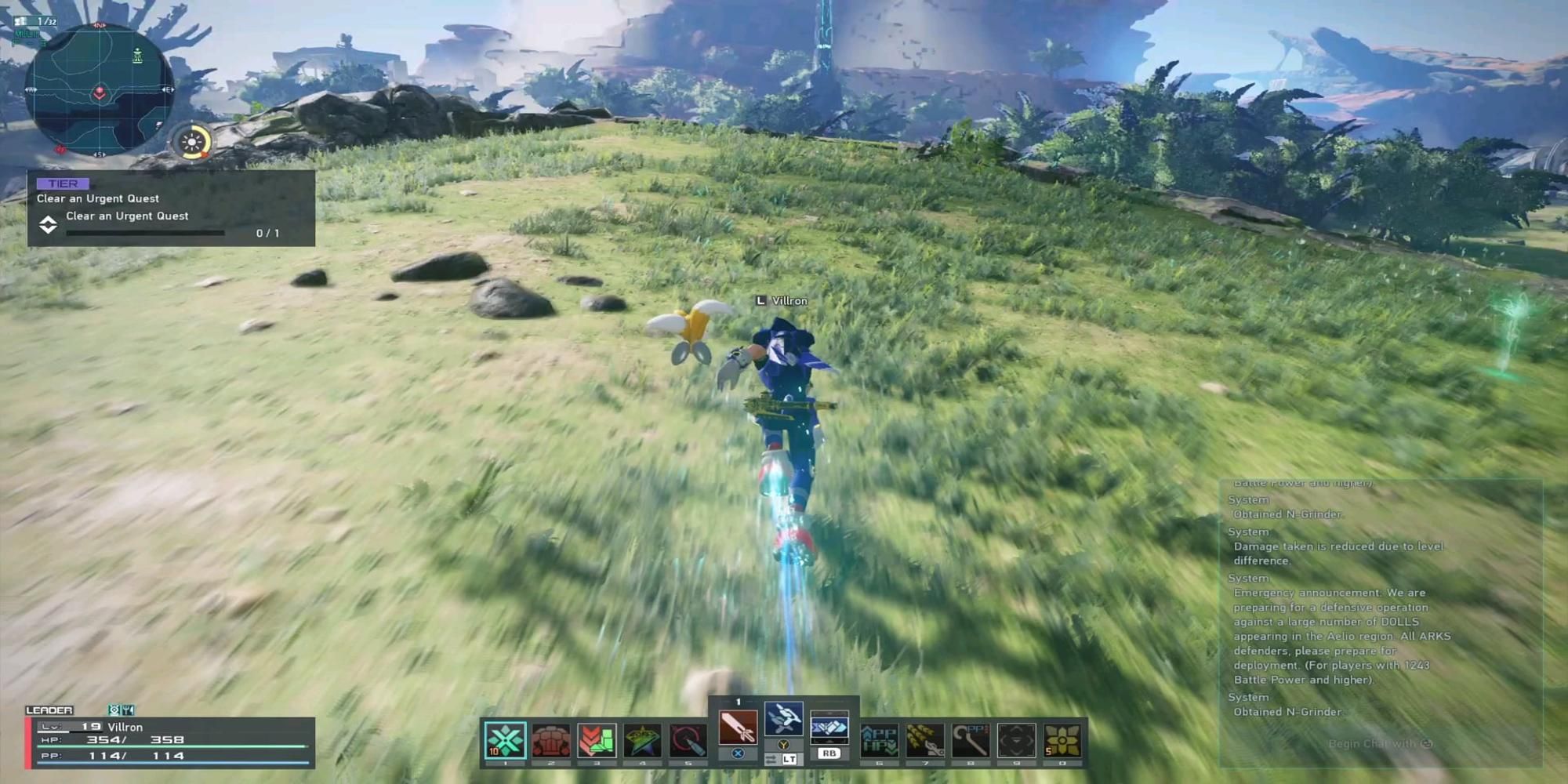Click the Begin Chat input field
The width and height of the screenshot is (1568, 784).
[x=1380, y=743]
